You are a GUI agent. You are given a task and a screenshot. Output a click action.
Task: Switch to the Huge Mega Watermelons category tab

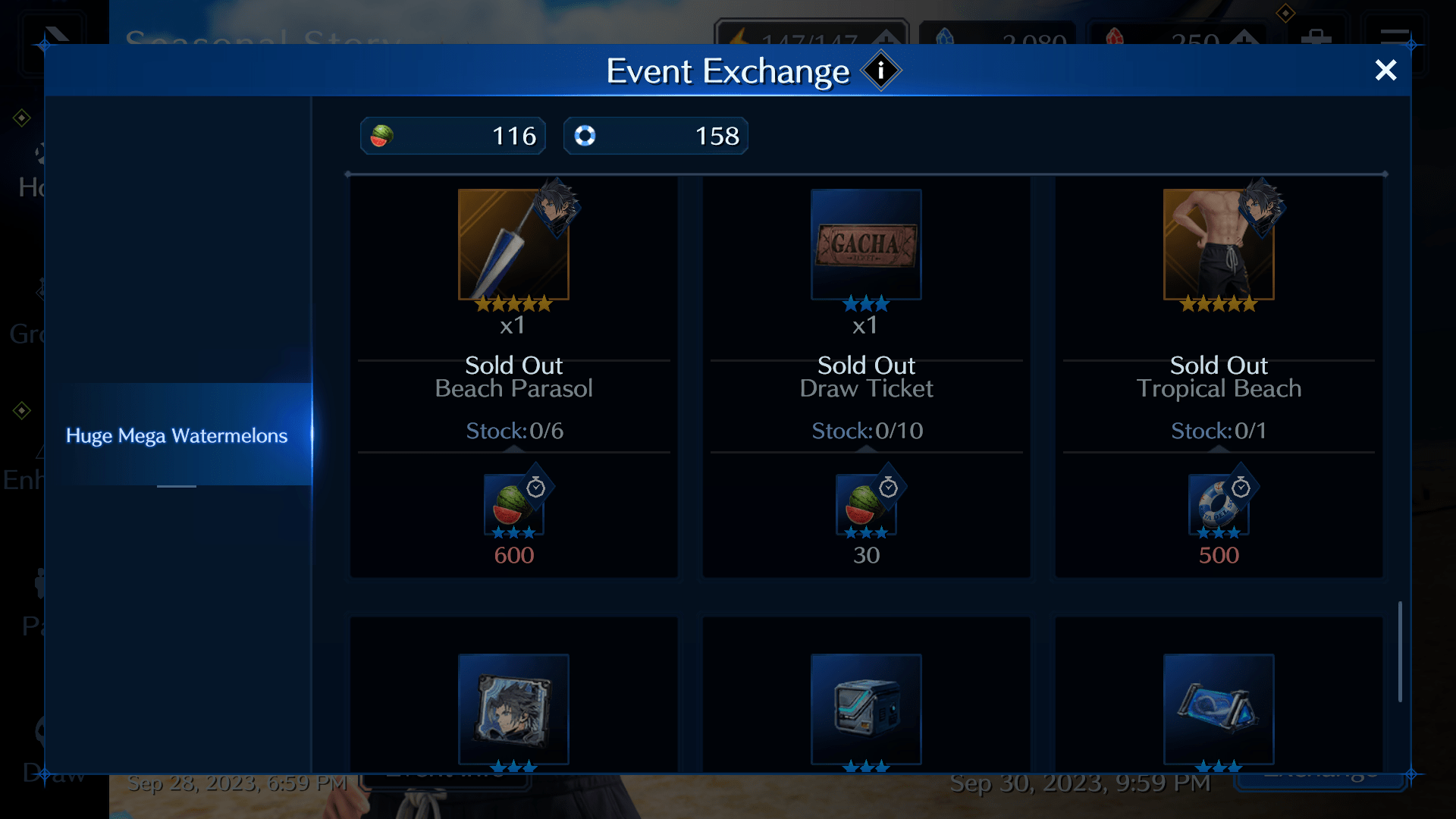177,435
